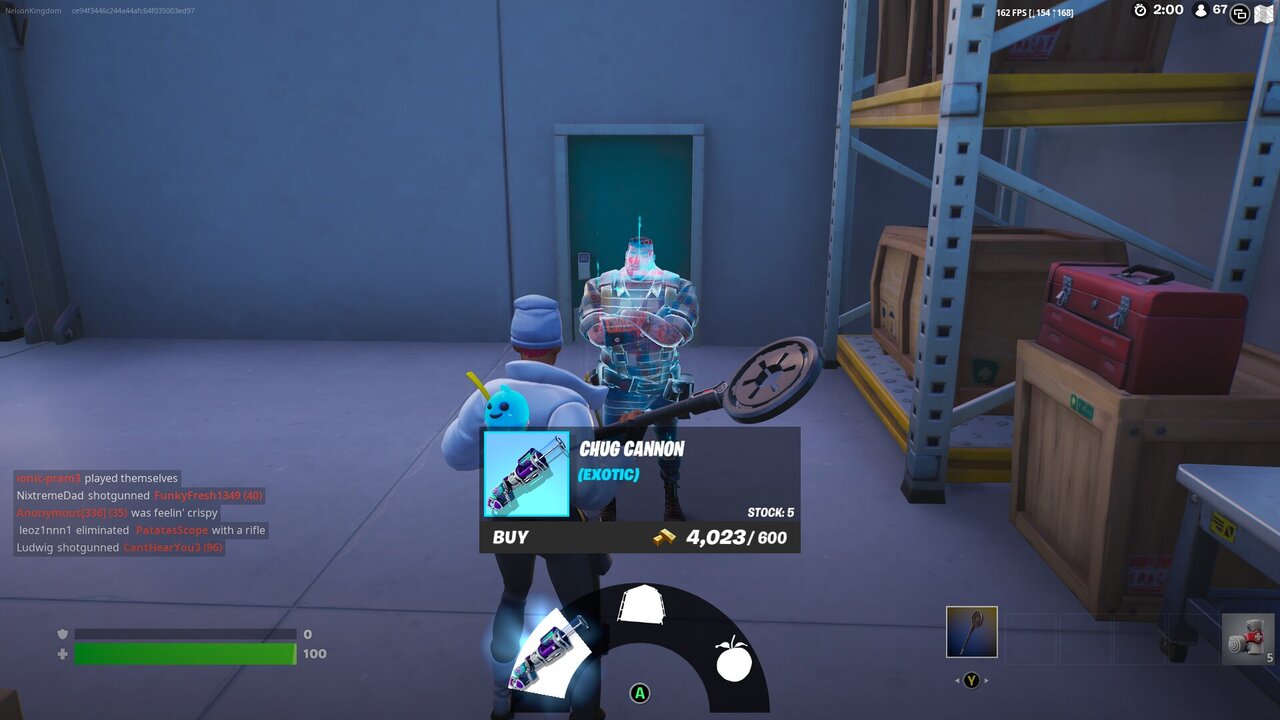Select the tent icon on the equipment wheel
Screen dimensions: 1280x720
[641, 601]
